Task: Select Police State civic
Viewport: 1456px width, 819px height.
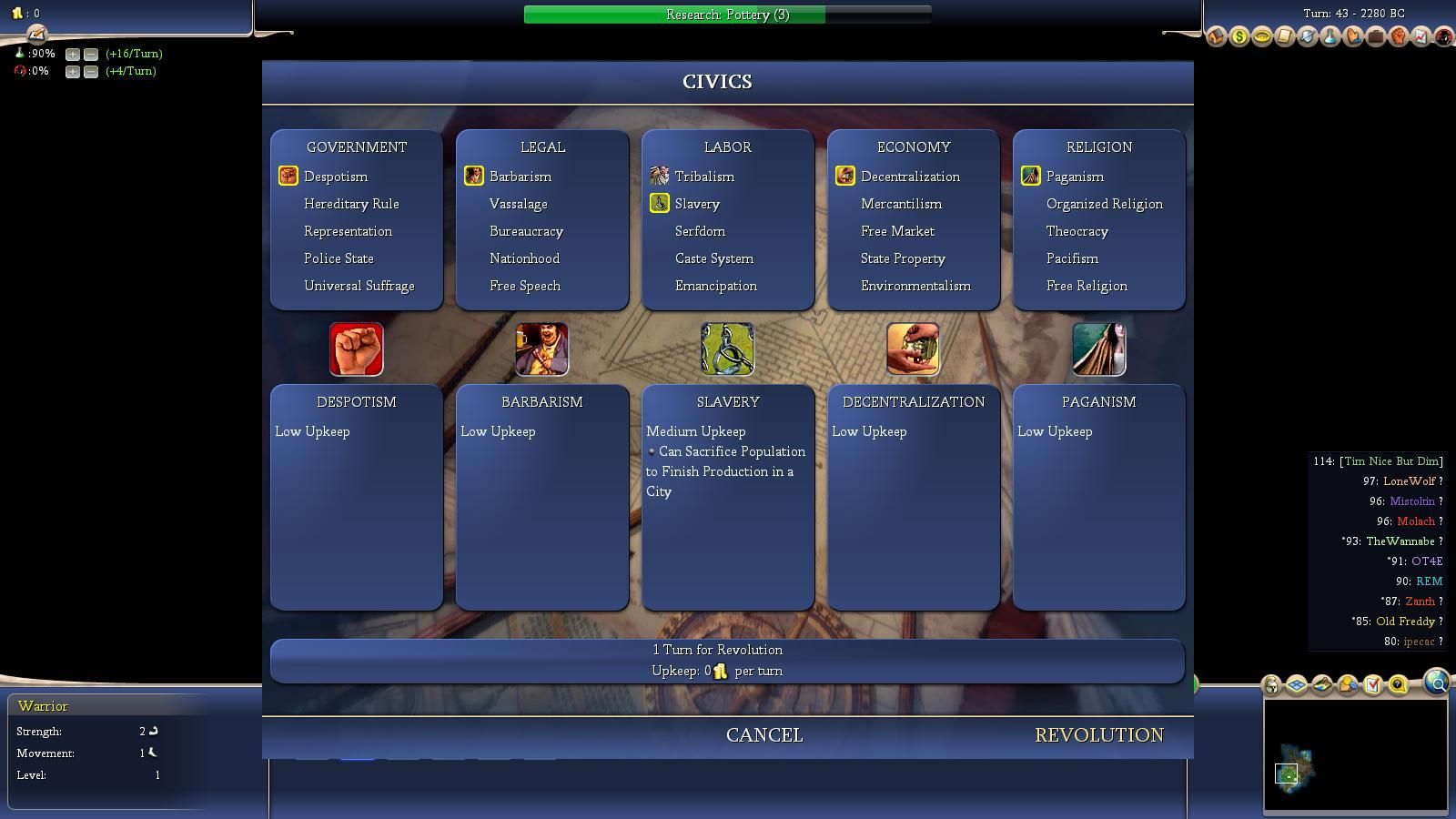Action: [x=339, y=258]
